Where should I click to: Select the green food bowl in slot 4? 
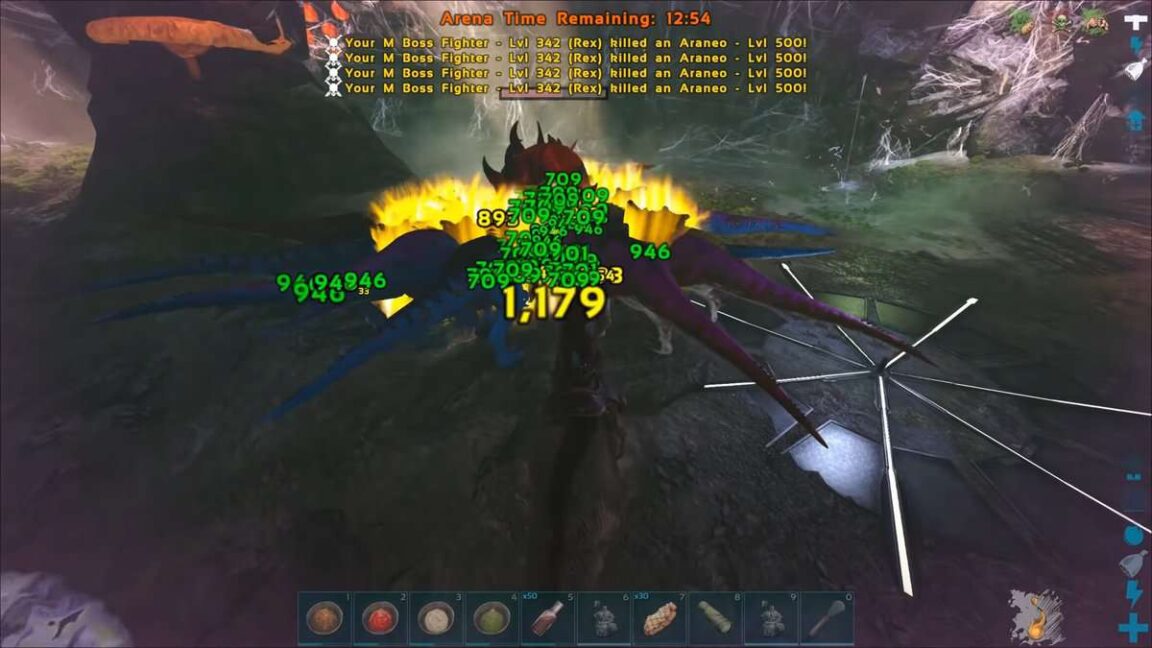click(x=492, y=618)
